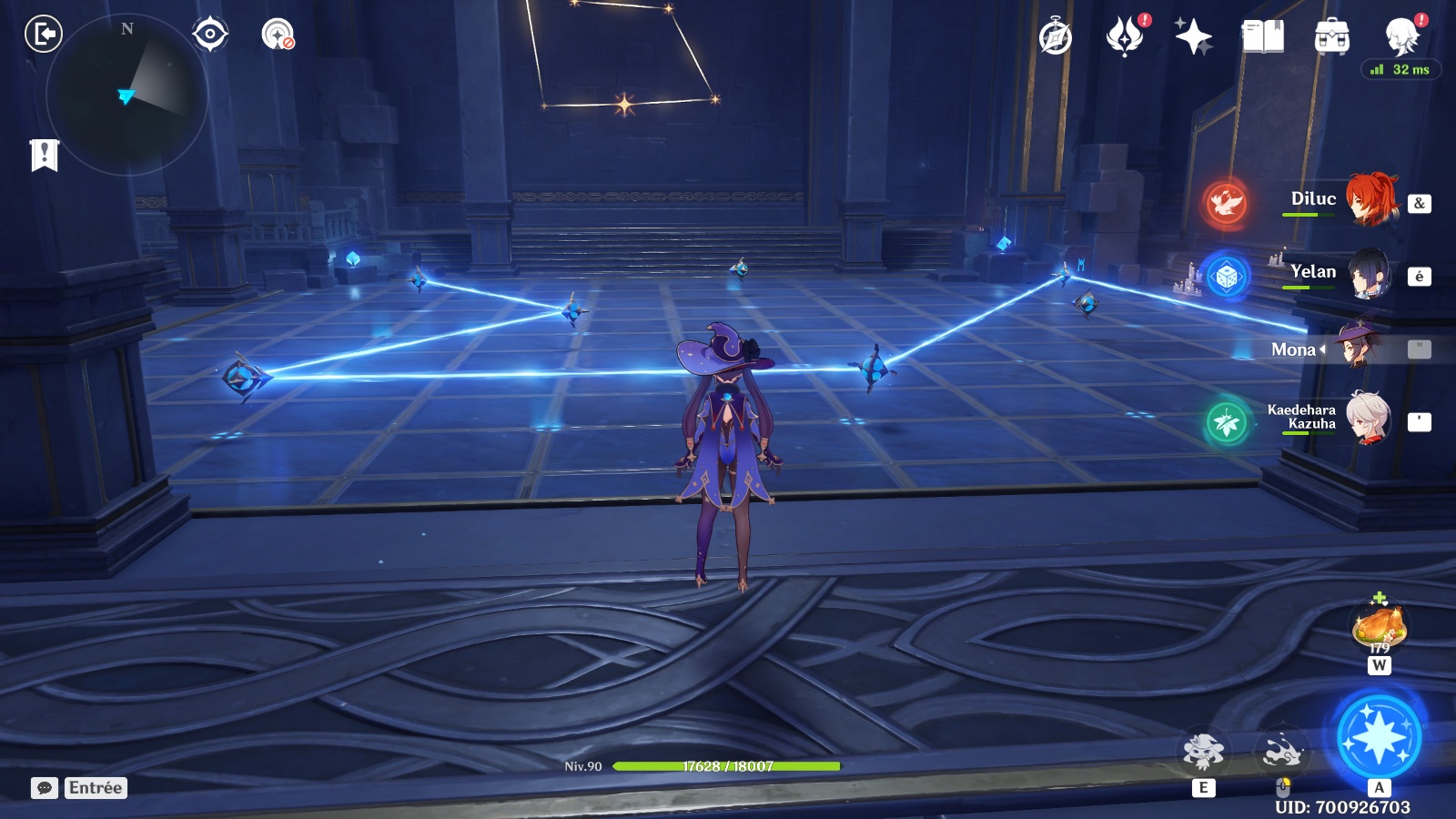Open the compass adventure icon
Viewport: 1456px width, 819px height.
pyautogui.click(x=1056, y=37)
